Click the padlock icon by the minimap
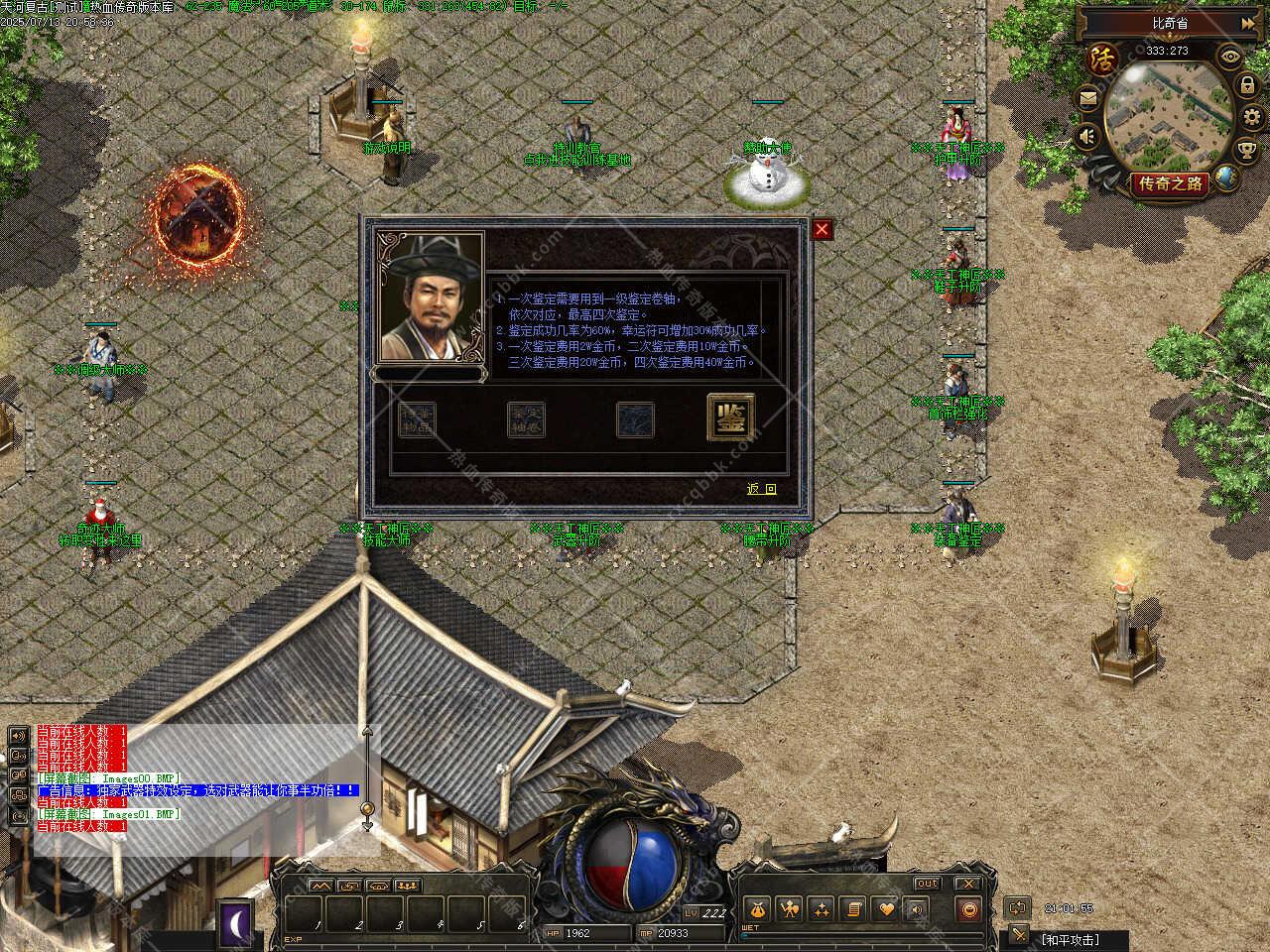1270x952 pixels. coord(1247,86)
